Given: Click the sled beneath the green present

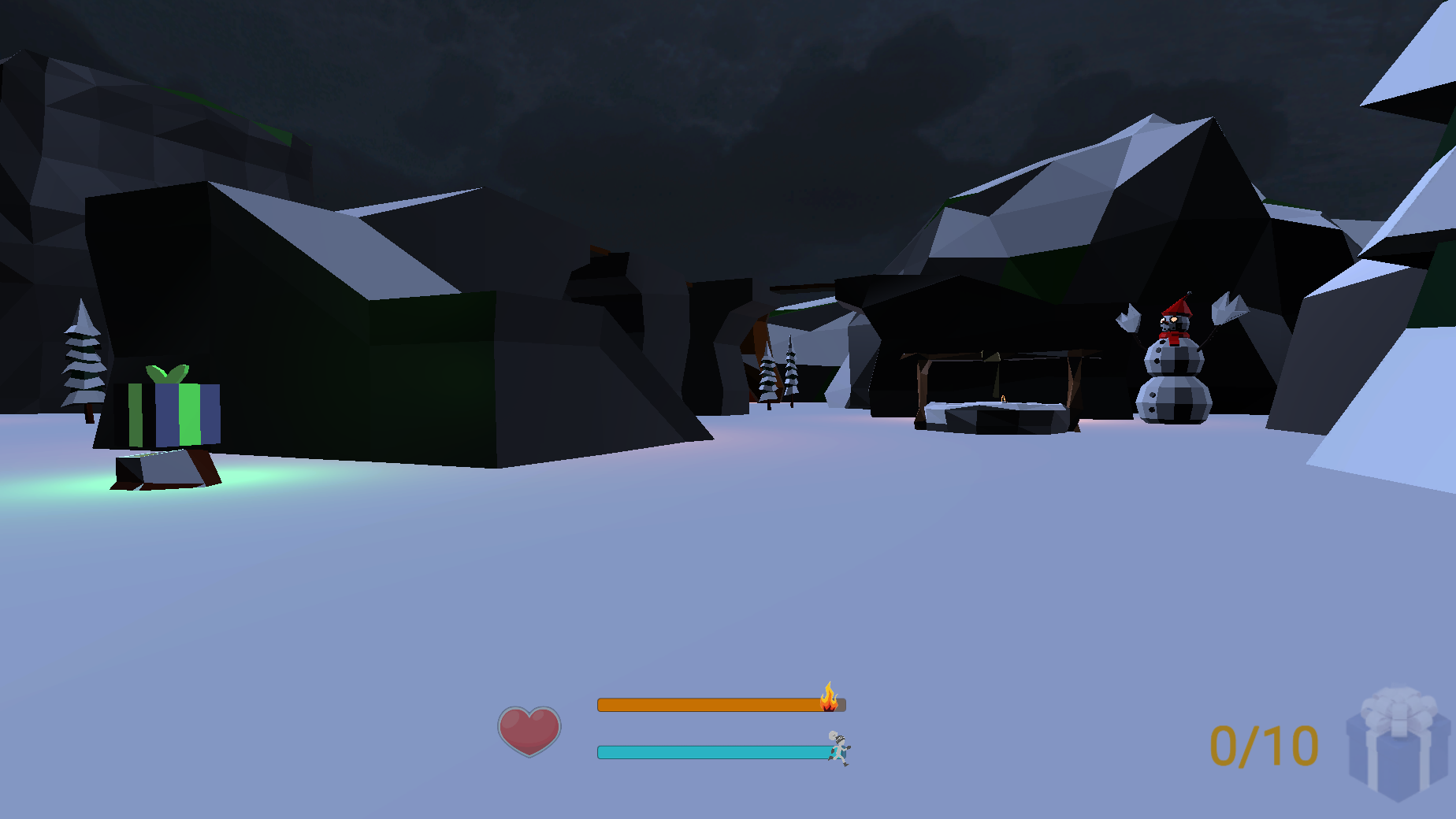Looking at the screenshot, I should tap(165, 469).
